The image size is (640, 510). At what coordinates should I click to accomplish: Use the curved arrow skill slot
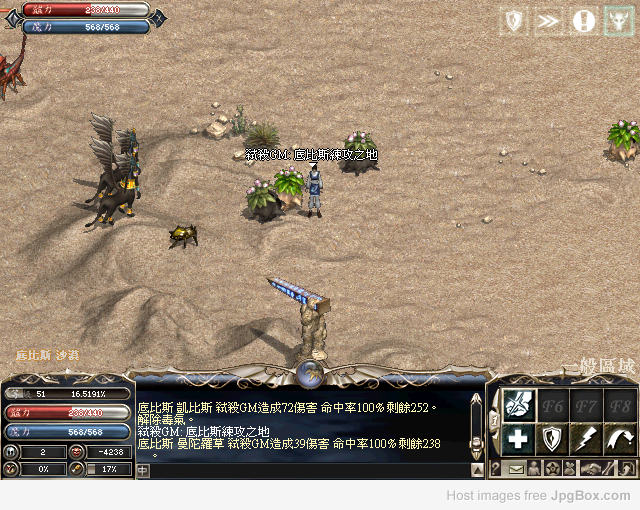[x=618, y=438]
